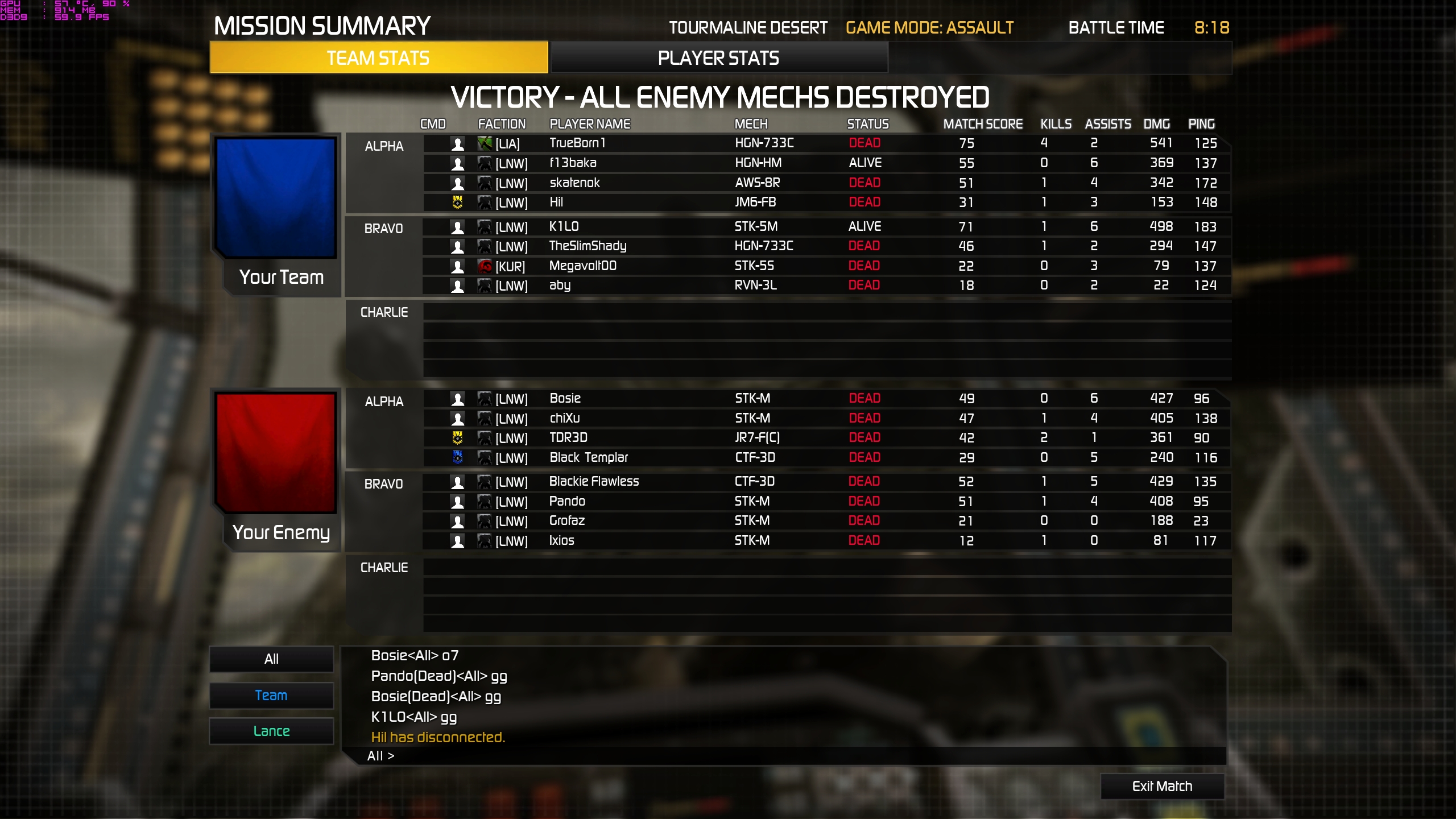
Task: Exit the match
Action: click(x=1162, y=786)
